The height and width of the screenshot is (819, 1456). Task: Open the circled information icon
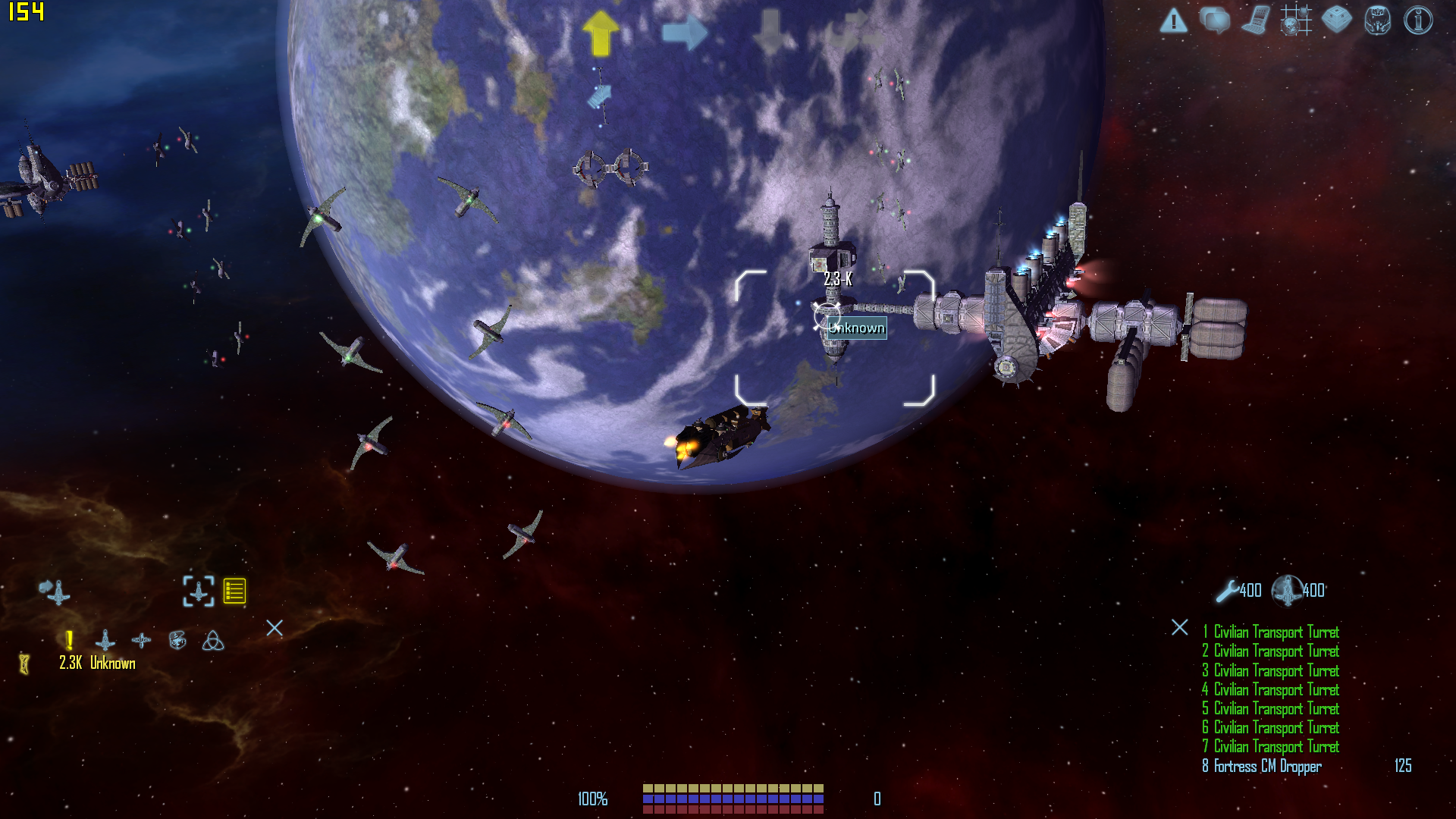click(x=1418, y=20)
